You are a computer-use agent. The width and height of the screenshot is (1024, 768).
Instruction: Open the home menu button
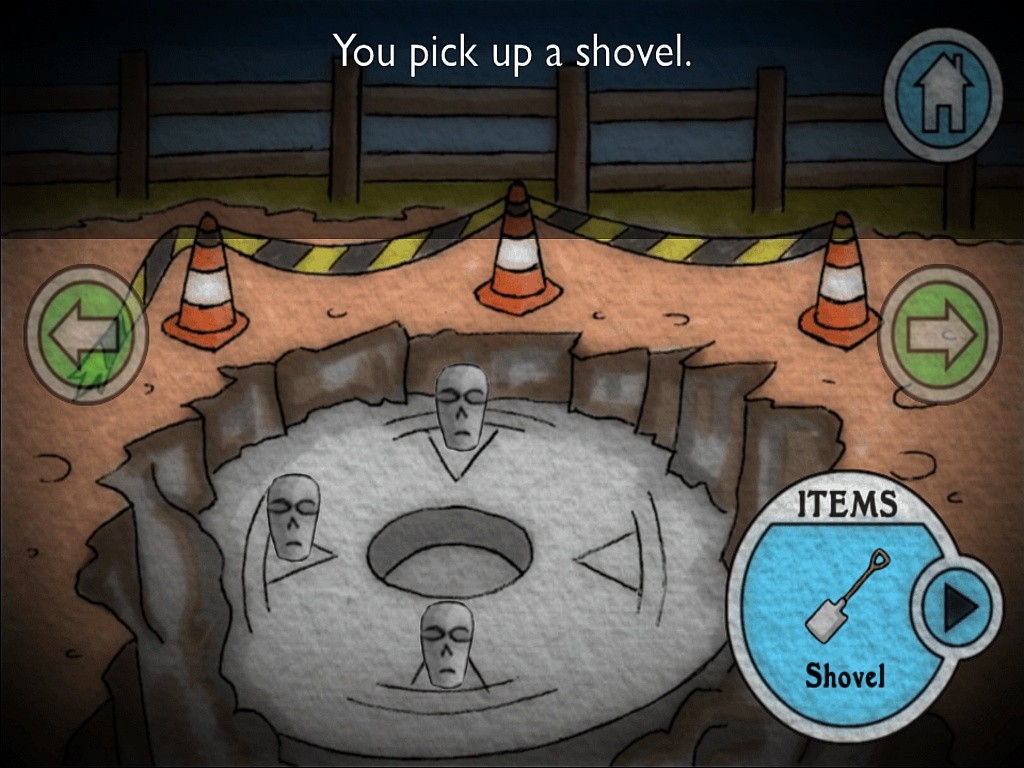942,95
